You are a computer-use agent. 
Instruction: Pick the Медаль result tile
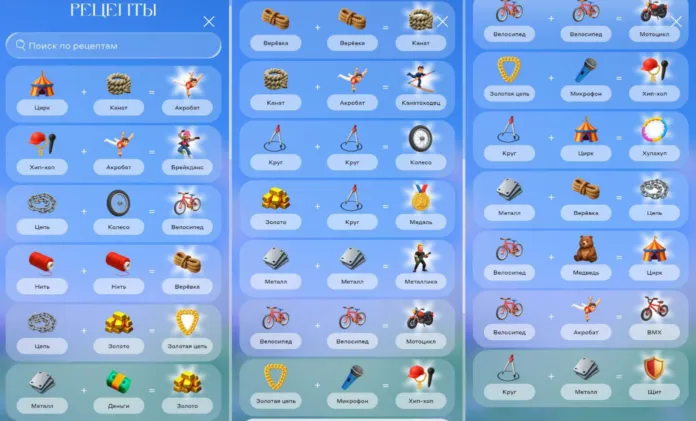421,204
